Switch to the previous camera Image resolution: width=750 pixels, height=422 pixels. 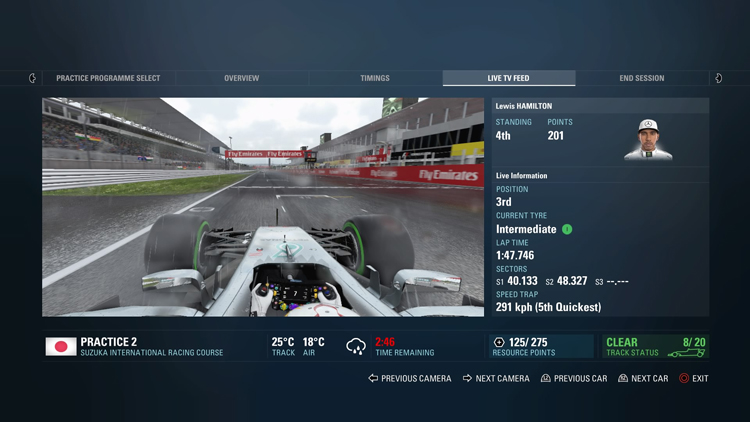pos(410,379)
